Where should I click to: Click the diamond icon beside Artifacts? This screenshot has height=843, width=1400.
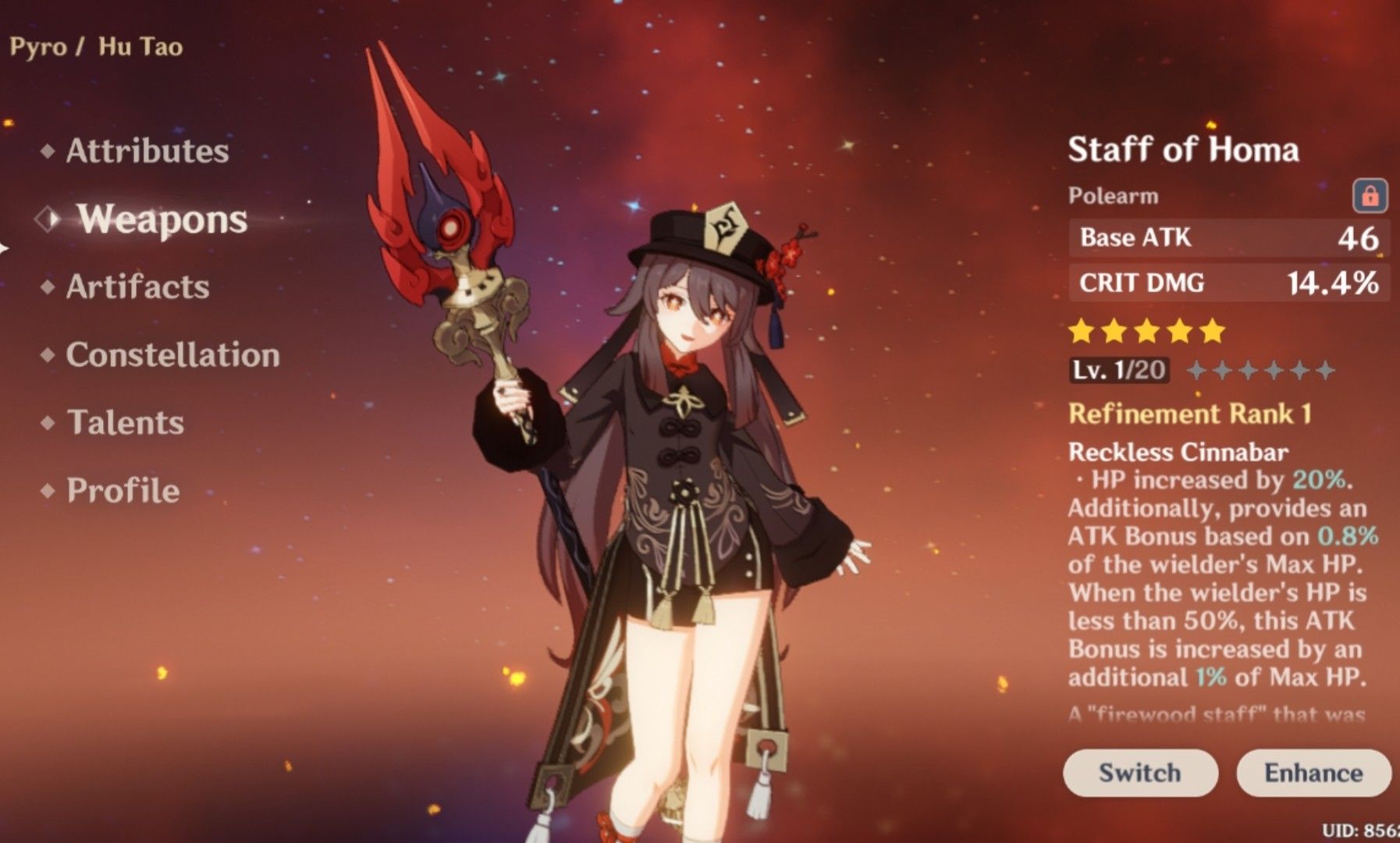[x=48, y=287]
